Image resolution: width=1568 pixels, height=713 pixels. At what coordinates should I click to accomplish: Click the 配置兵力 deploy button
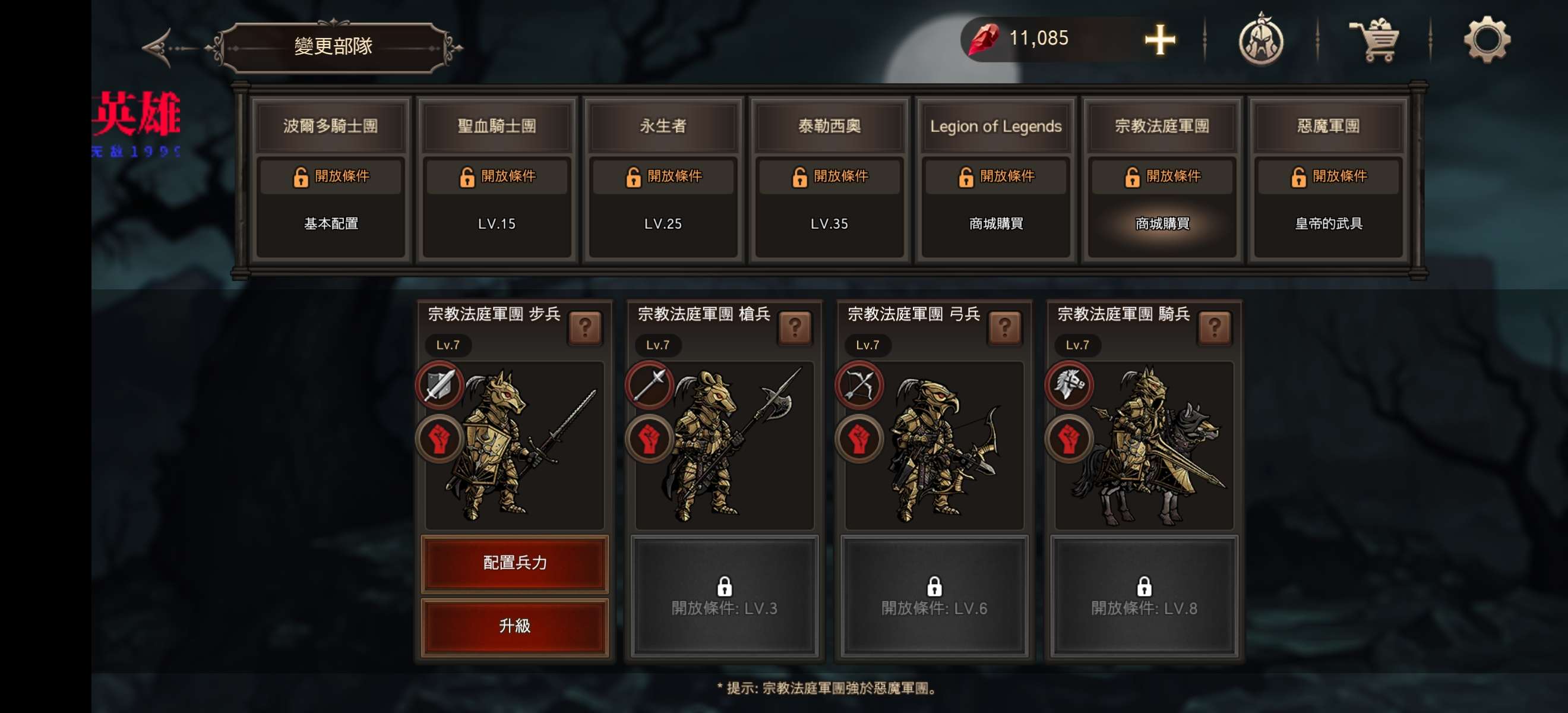coord(514,563)
